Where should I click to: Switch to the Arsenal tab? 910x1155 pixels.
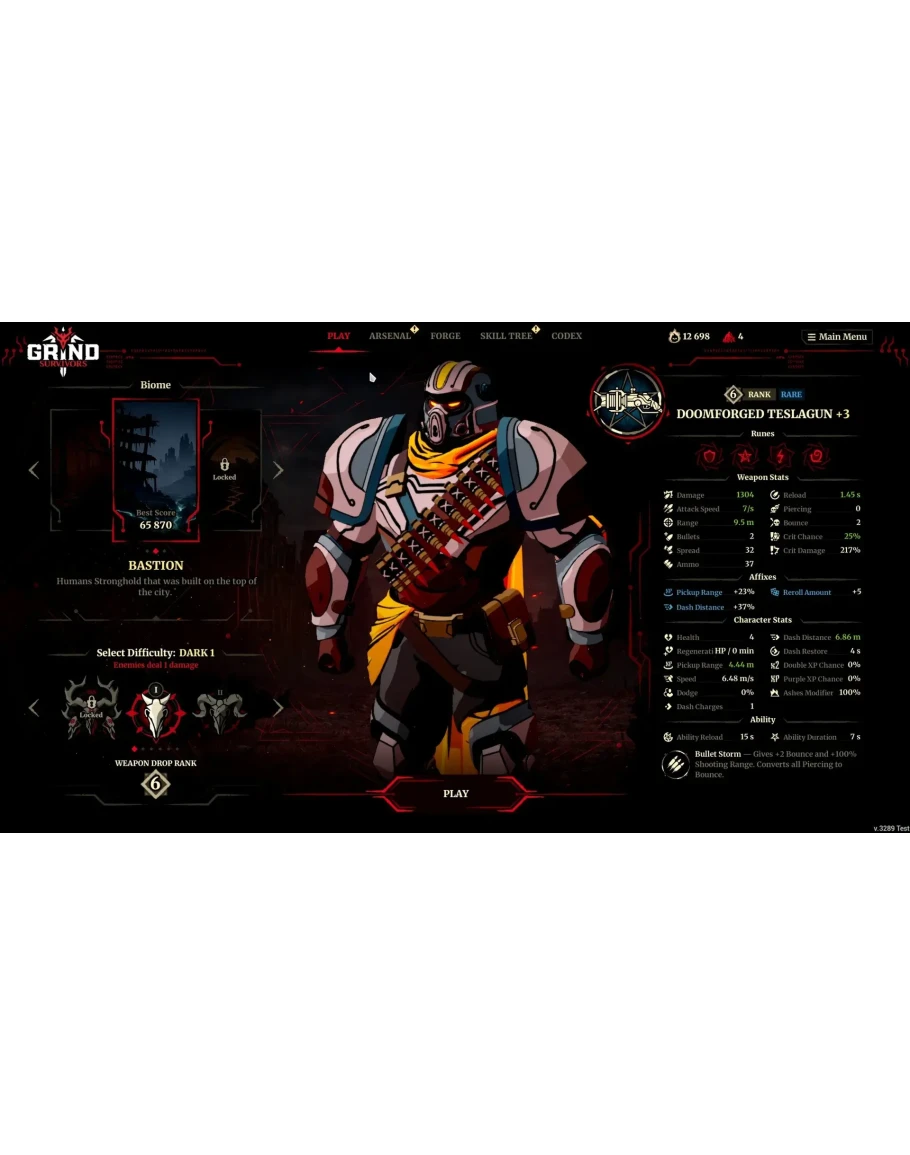390,336
